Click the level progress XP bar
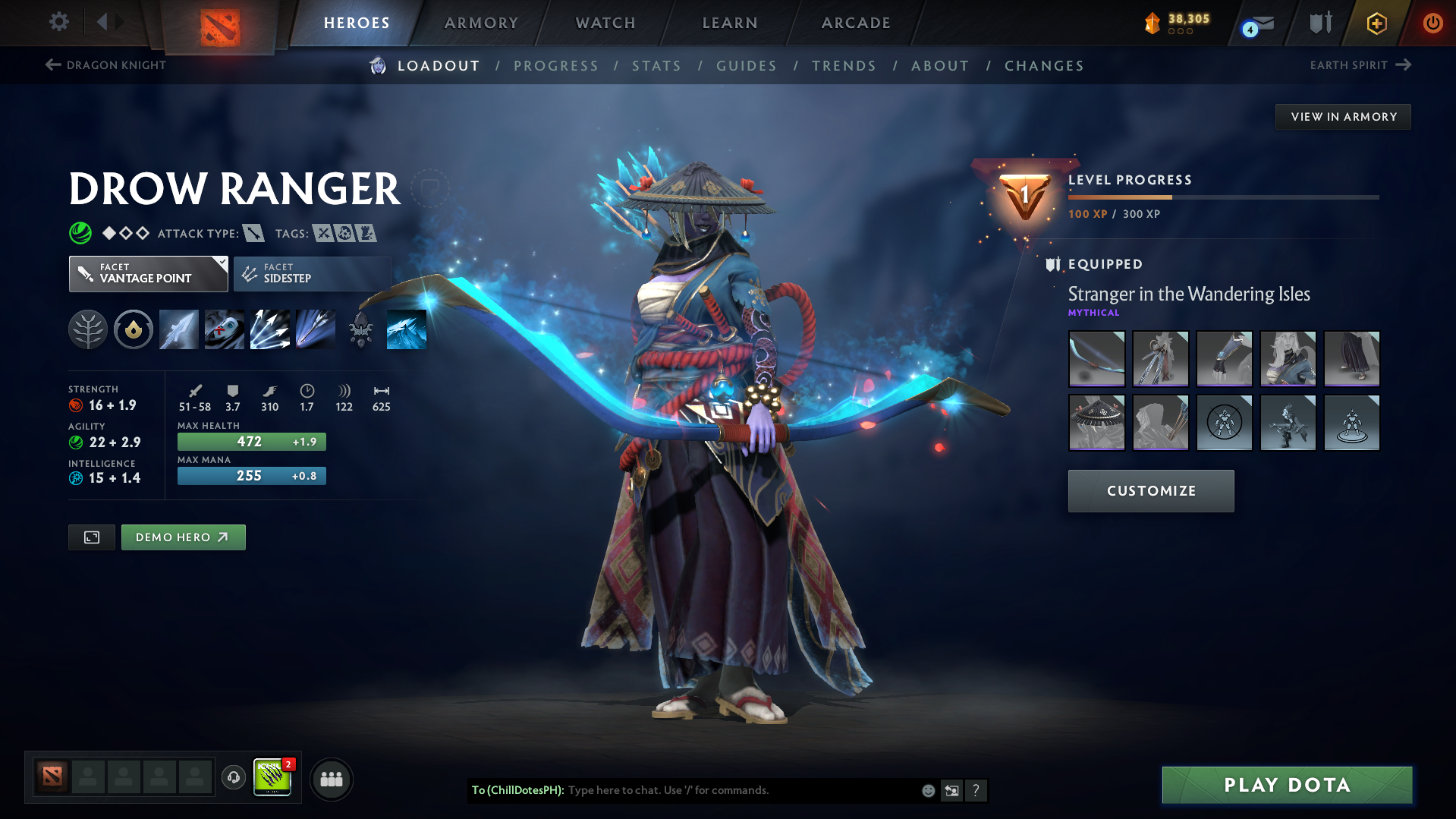The image size is (1456, 819). 1222,197
